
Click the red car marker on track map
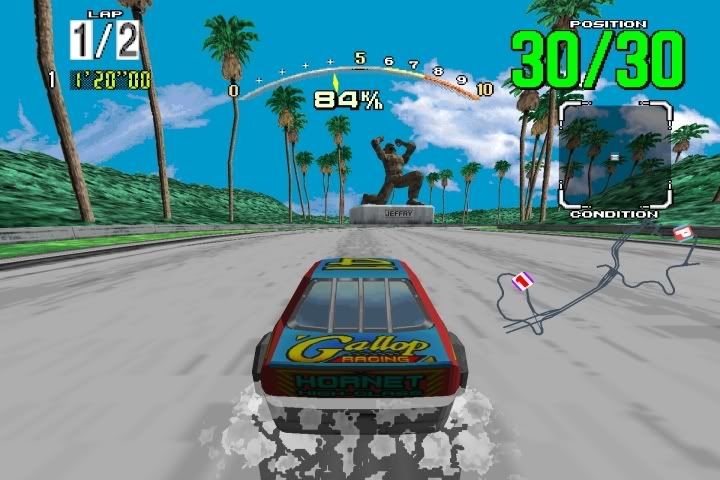pos(683,234)
